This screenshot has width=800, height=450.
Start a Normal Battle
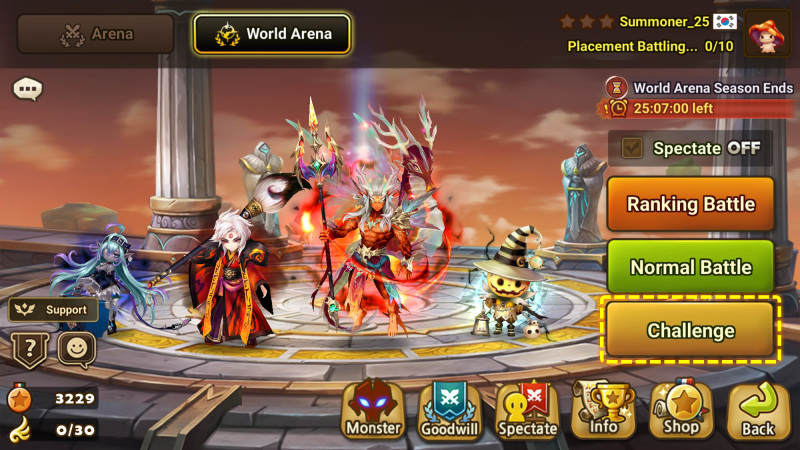(690, 267)
